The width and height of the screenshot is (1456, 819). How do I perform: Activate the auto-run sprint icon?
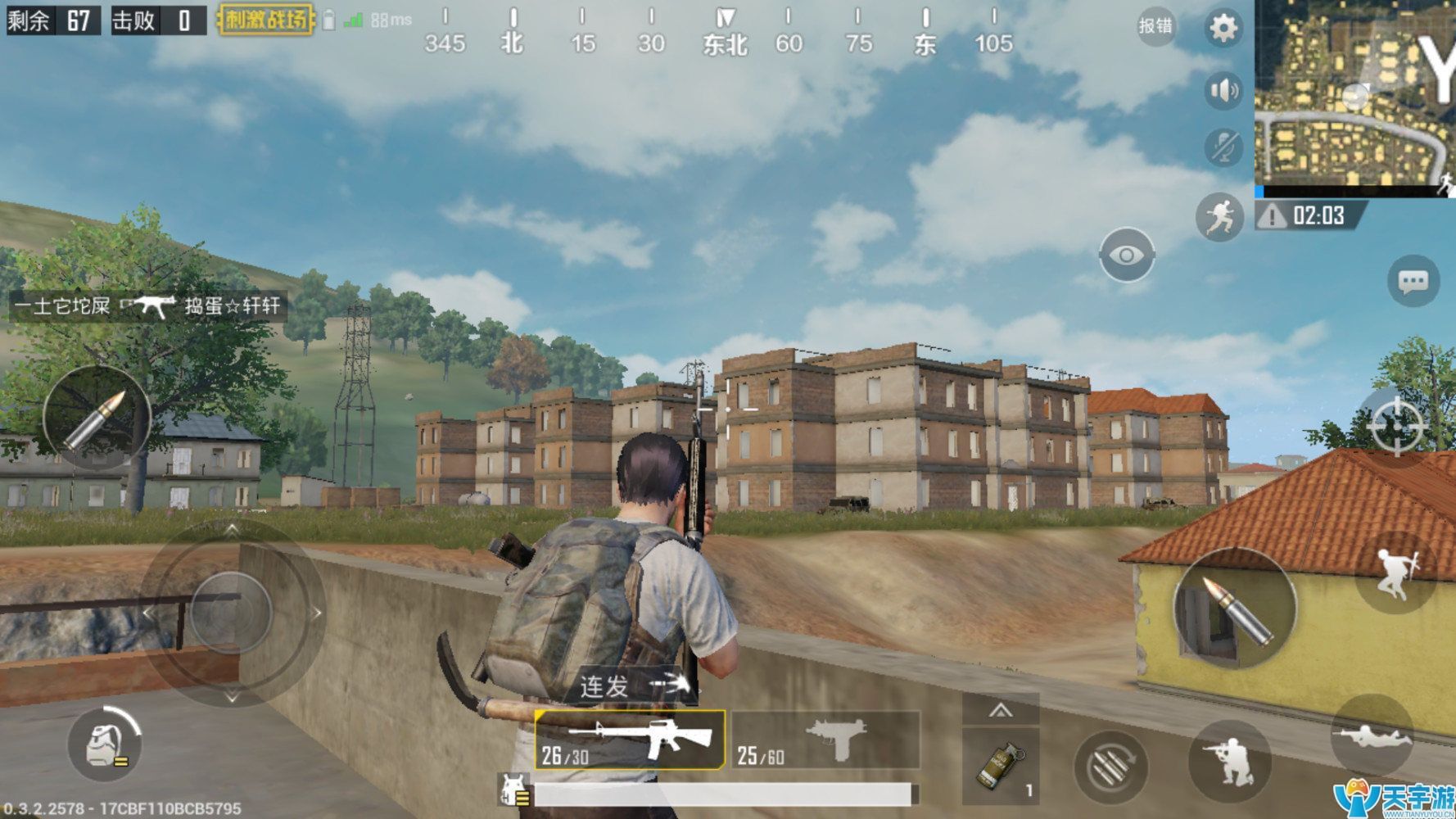pos(1219,217)
